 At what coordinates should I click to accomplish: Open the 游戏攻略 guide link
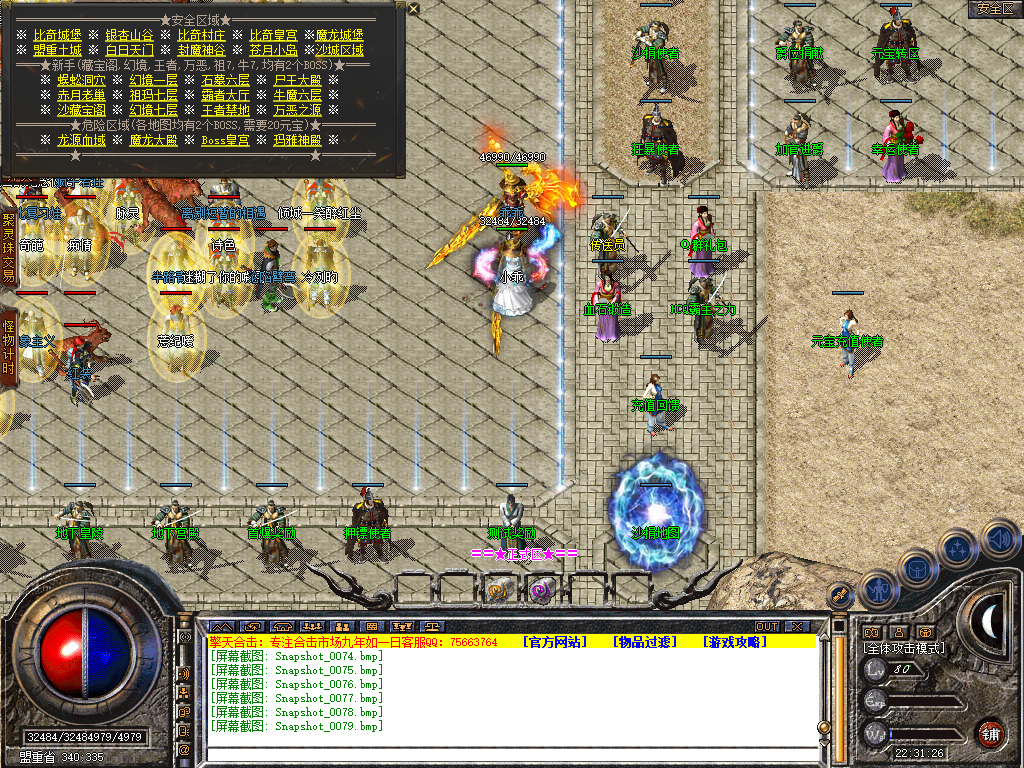tap(734, 642)
